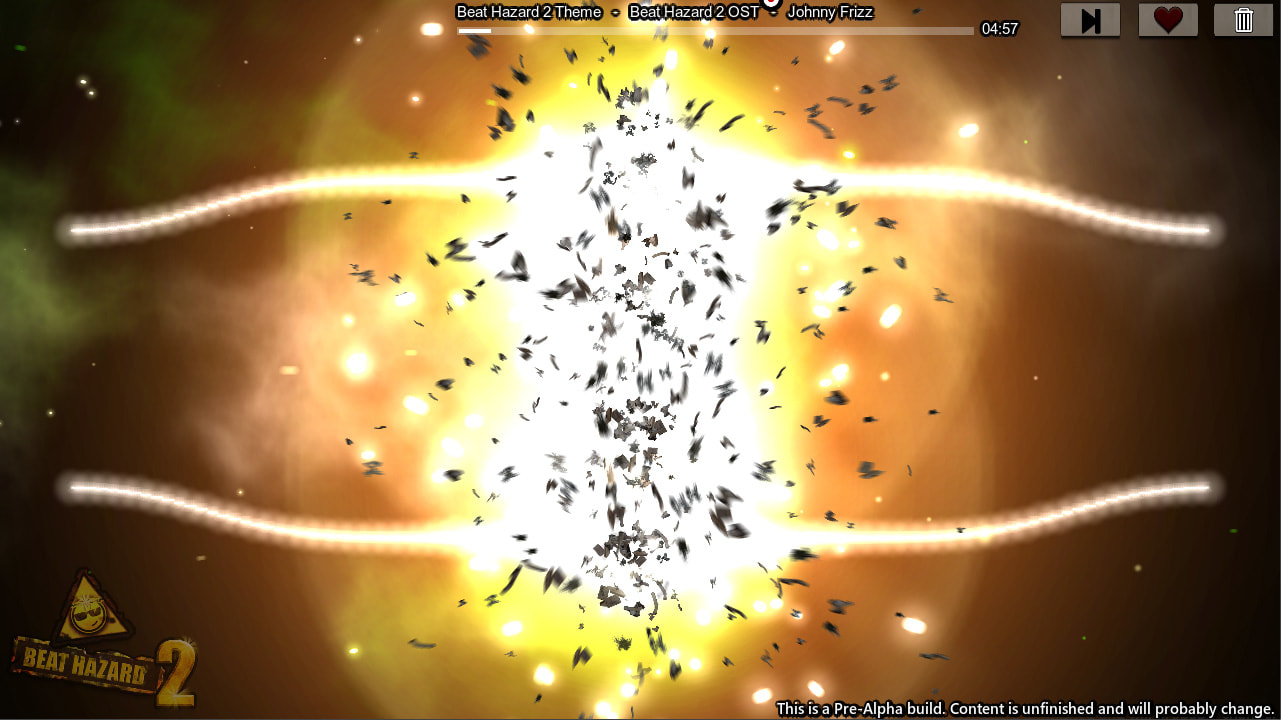Toggle favorite for the currently playing song
This screenshot has width=1281, height=720.
tap(1167, 19)
